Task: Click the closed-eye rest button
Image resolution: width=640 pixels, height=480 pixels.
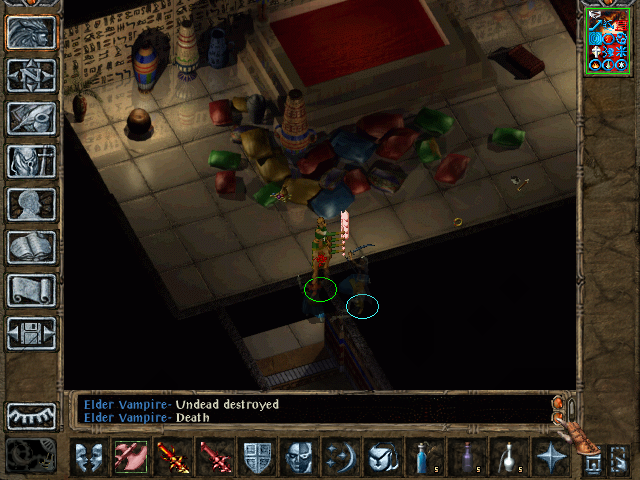Action: pos(31,415)
